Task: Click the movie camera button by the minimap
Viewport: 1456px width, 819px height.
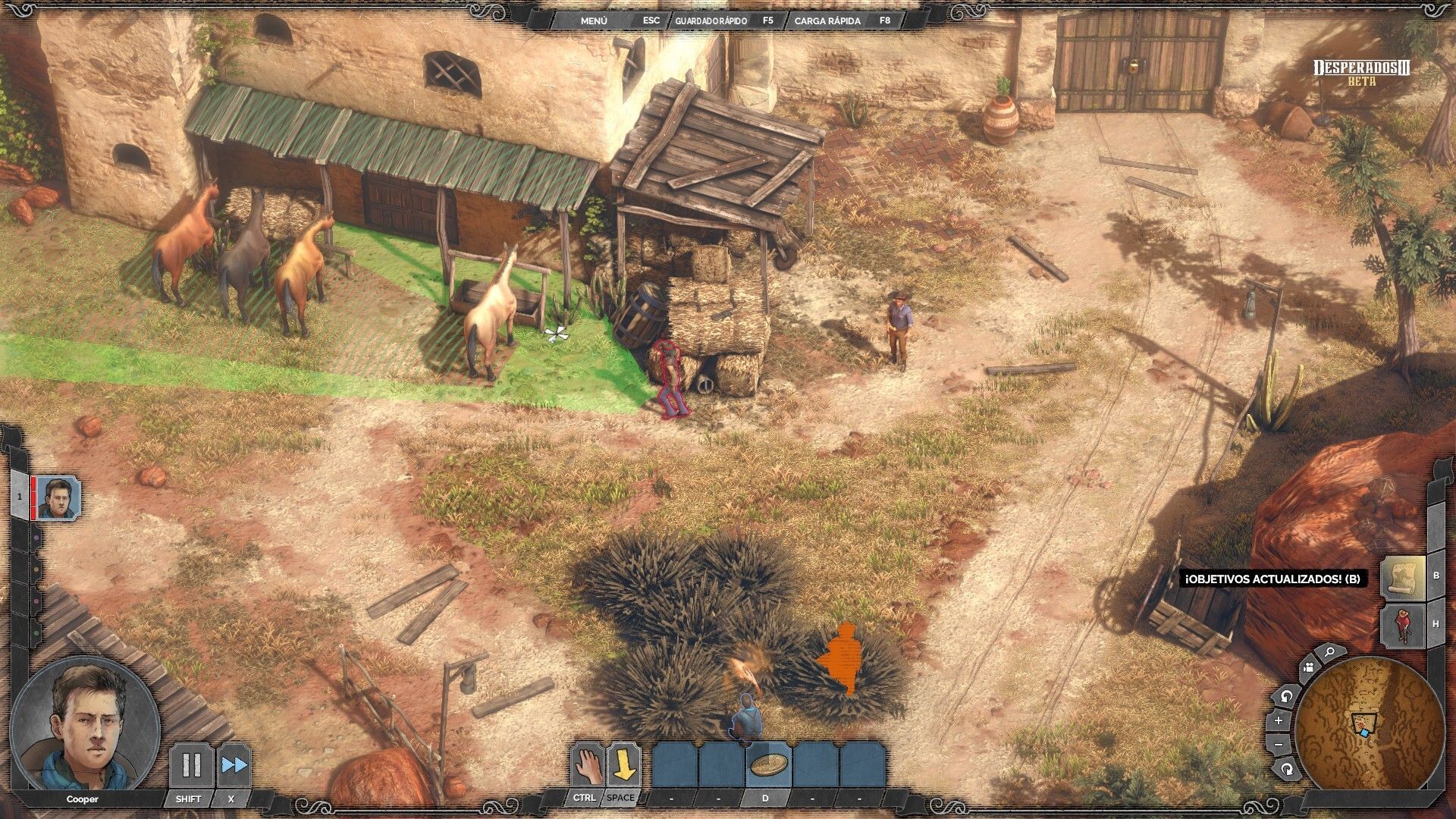Action: (1307, 668)
